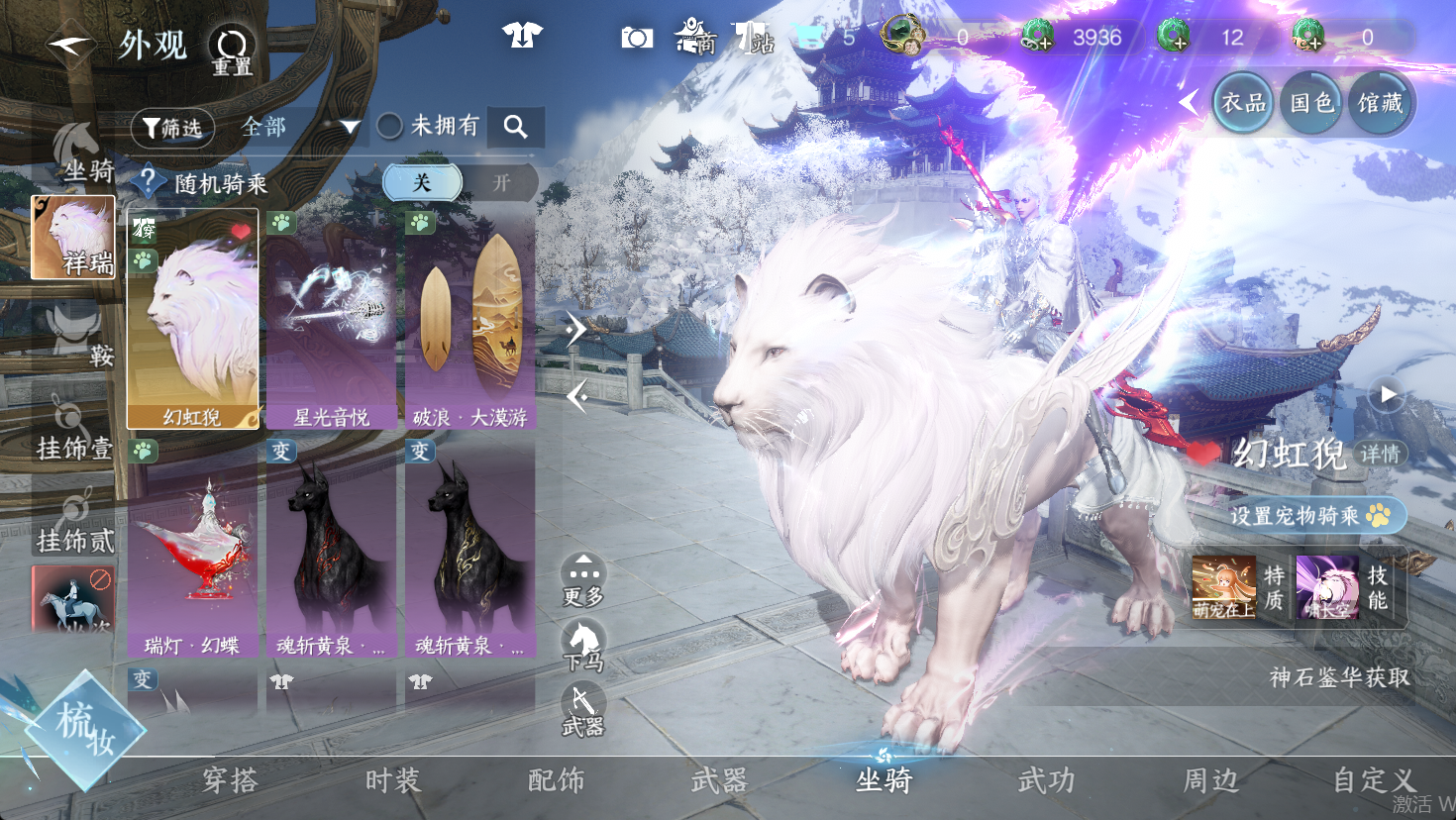Open the 馆藏 collection button
1456x820 pixels.
(x=1380, y=103)
